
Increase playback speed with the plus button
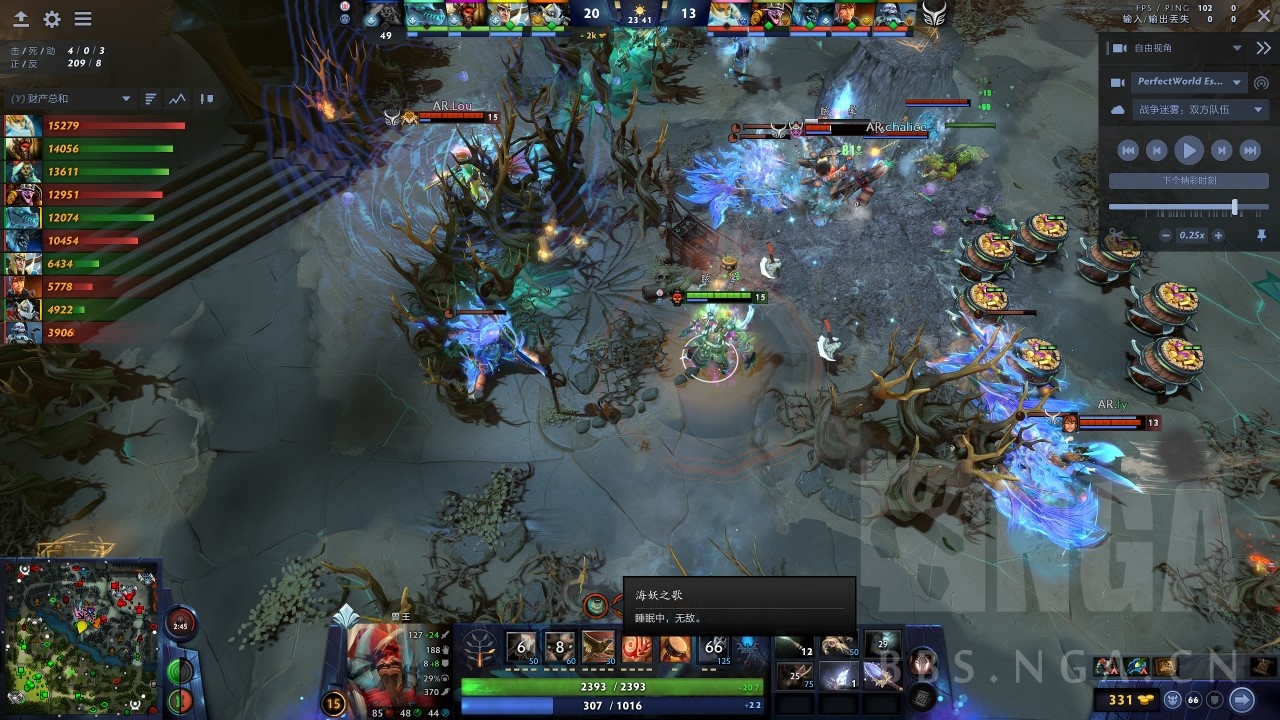point(1218,235)
